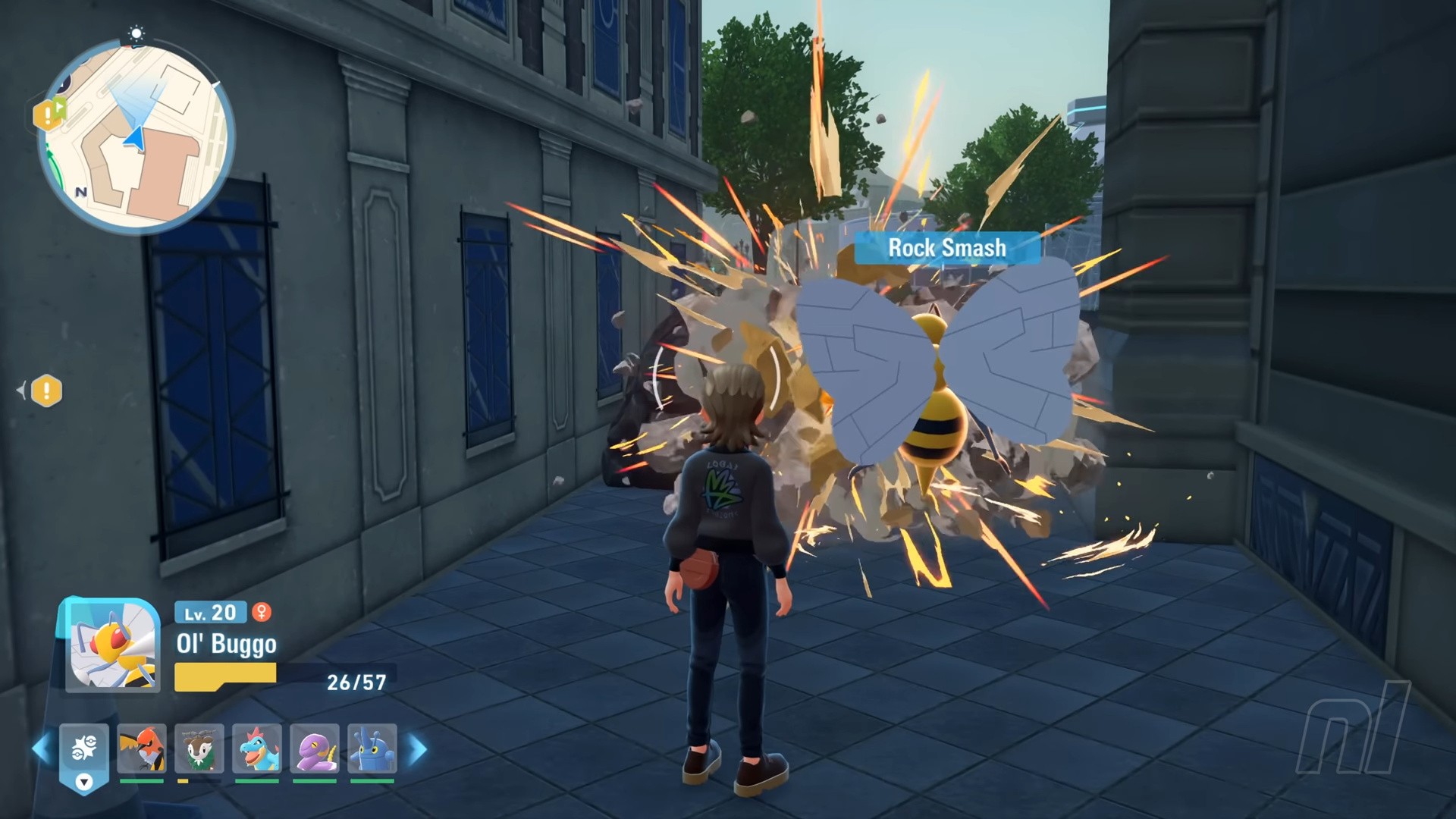Pick Heracross from the party slots
This screenshot has height=819, width=1456.
click(372, 748)
